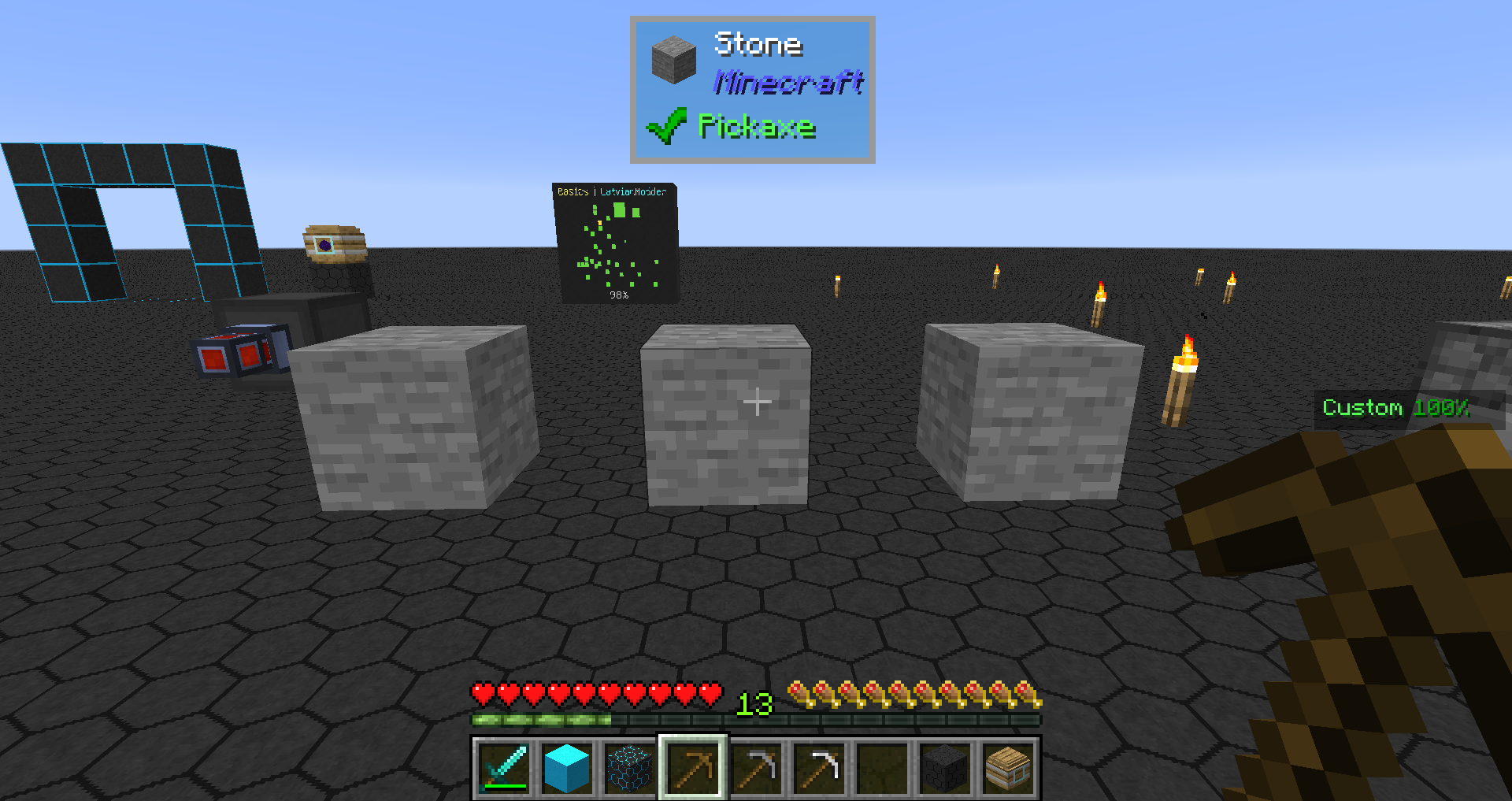Choose the solid cyan block slot
Viewport: 1512px width, 801px height.
(567, 767)
